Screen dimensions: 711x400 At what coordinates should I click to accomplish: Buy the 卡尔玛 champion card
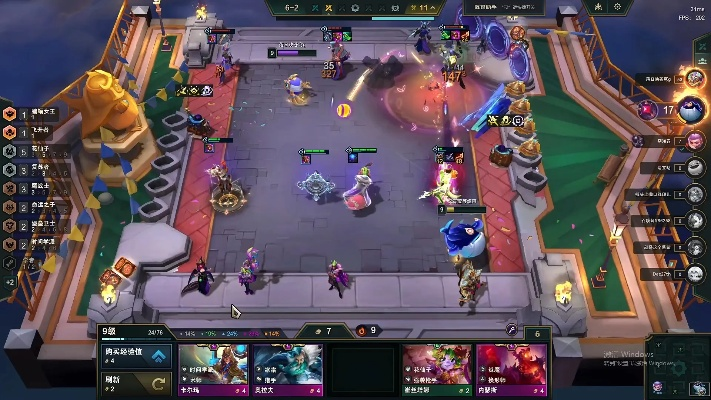(x=214, y=370)
